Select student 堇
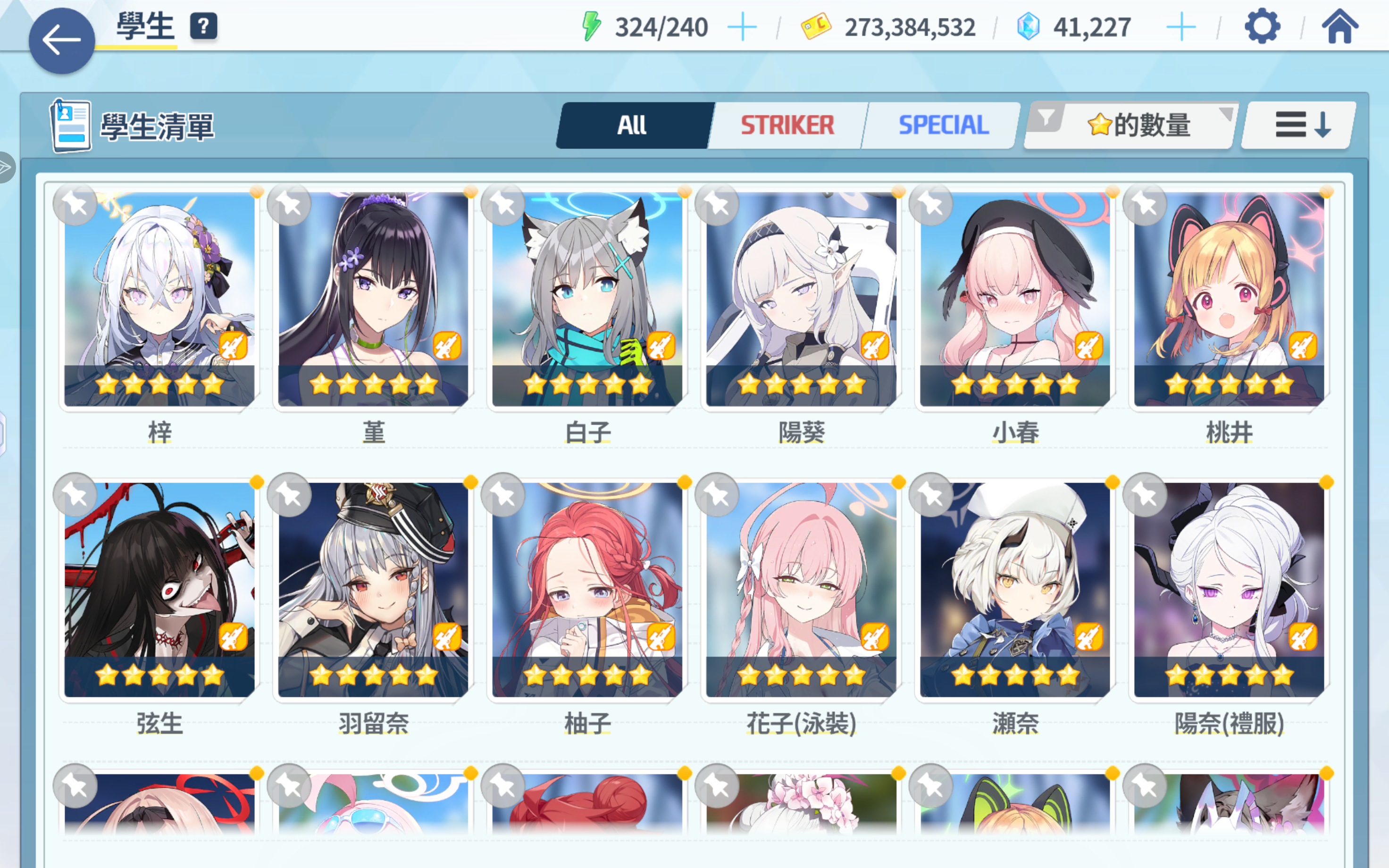The width and height of the screenshot is (1389, 868). click(373, 299)
